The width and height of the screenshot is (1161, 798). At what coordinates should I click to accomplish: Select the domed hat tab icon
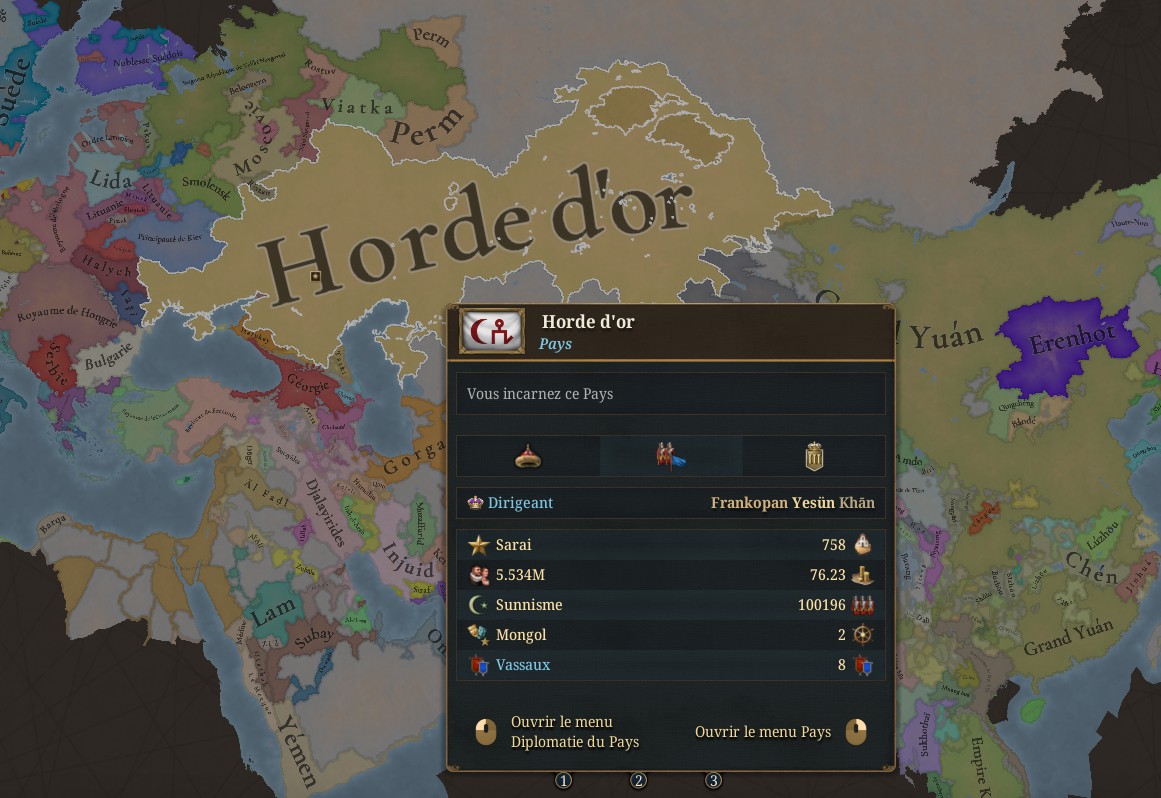click(x=528, y=457)
